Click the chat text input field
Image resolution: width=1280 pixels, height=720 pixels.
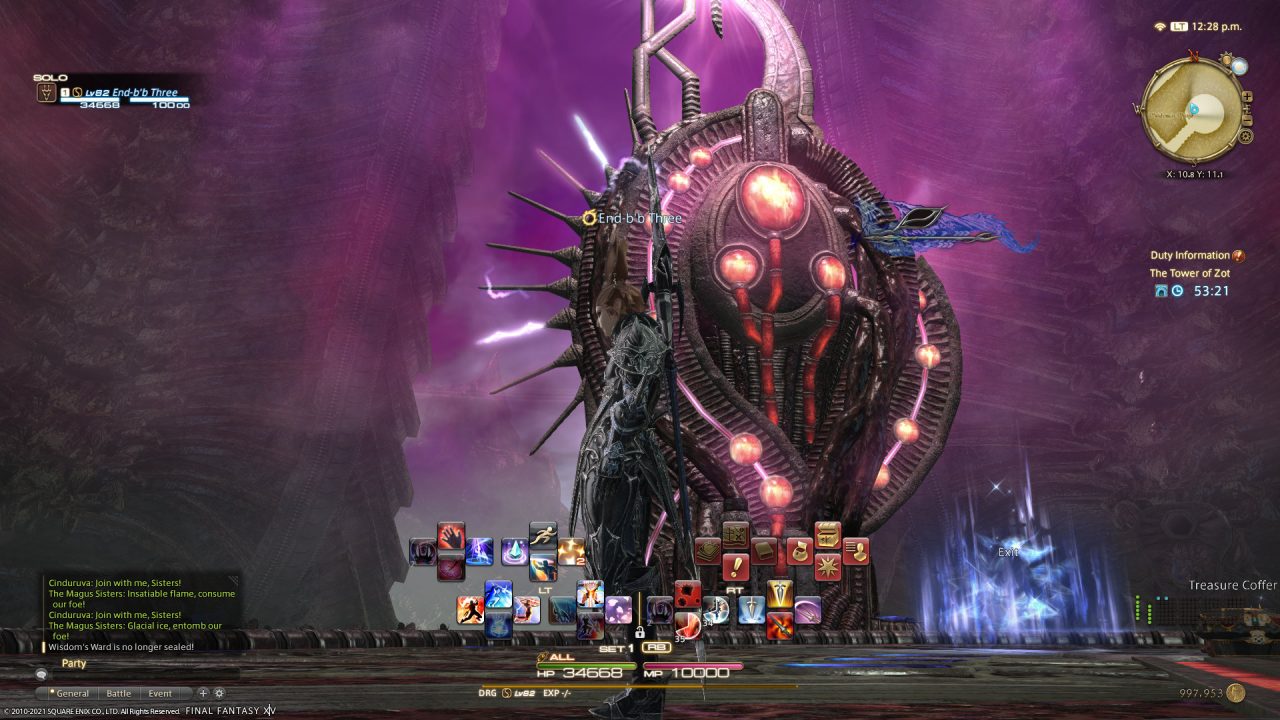tap(140, 674)
